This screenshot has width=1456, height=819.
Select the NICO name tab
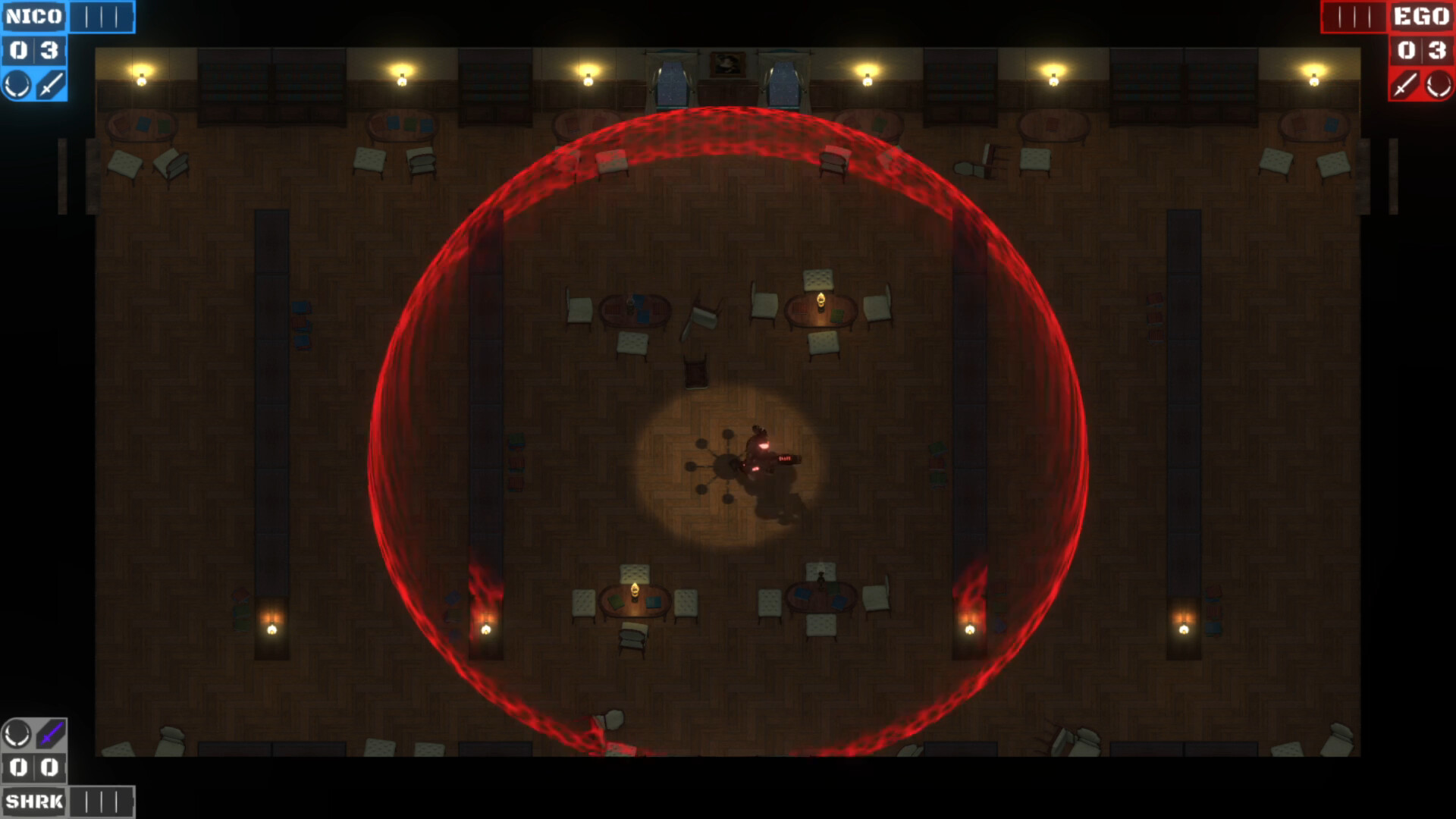click(33, 15)
